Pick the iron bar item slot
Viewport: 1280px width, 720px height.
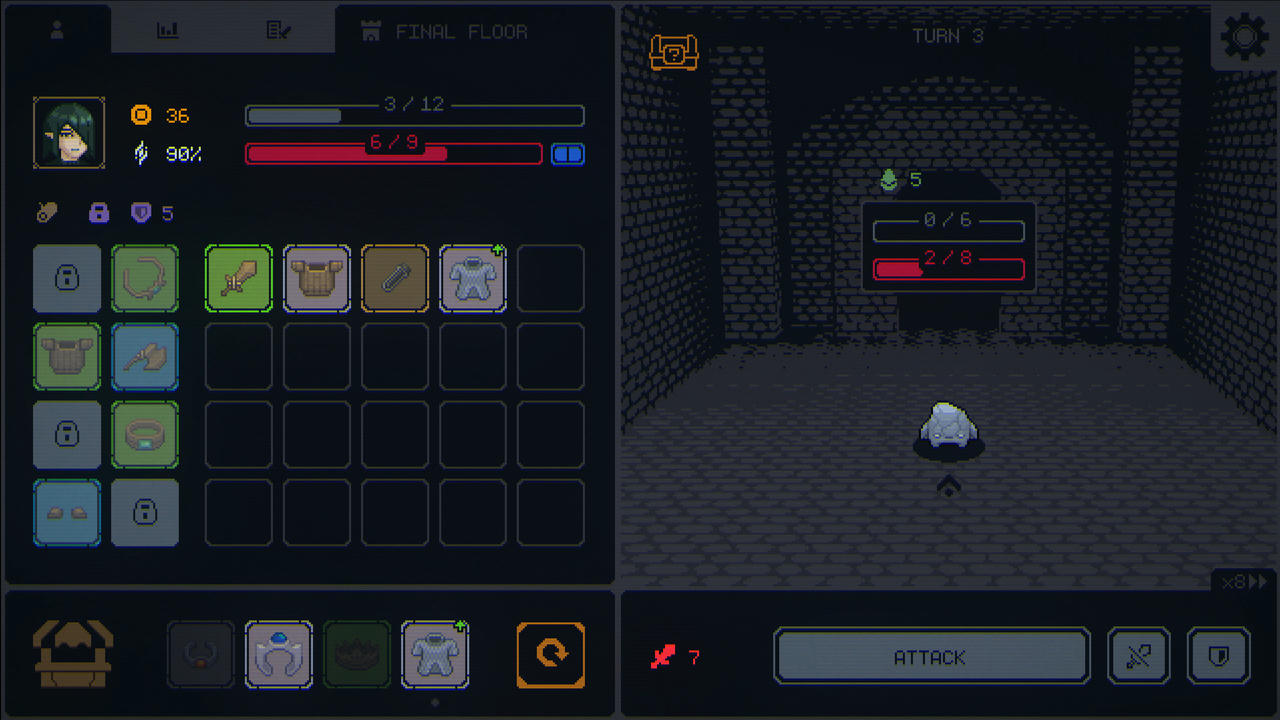pyautogui.click(x=395, y=279)
